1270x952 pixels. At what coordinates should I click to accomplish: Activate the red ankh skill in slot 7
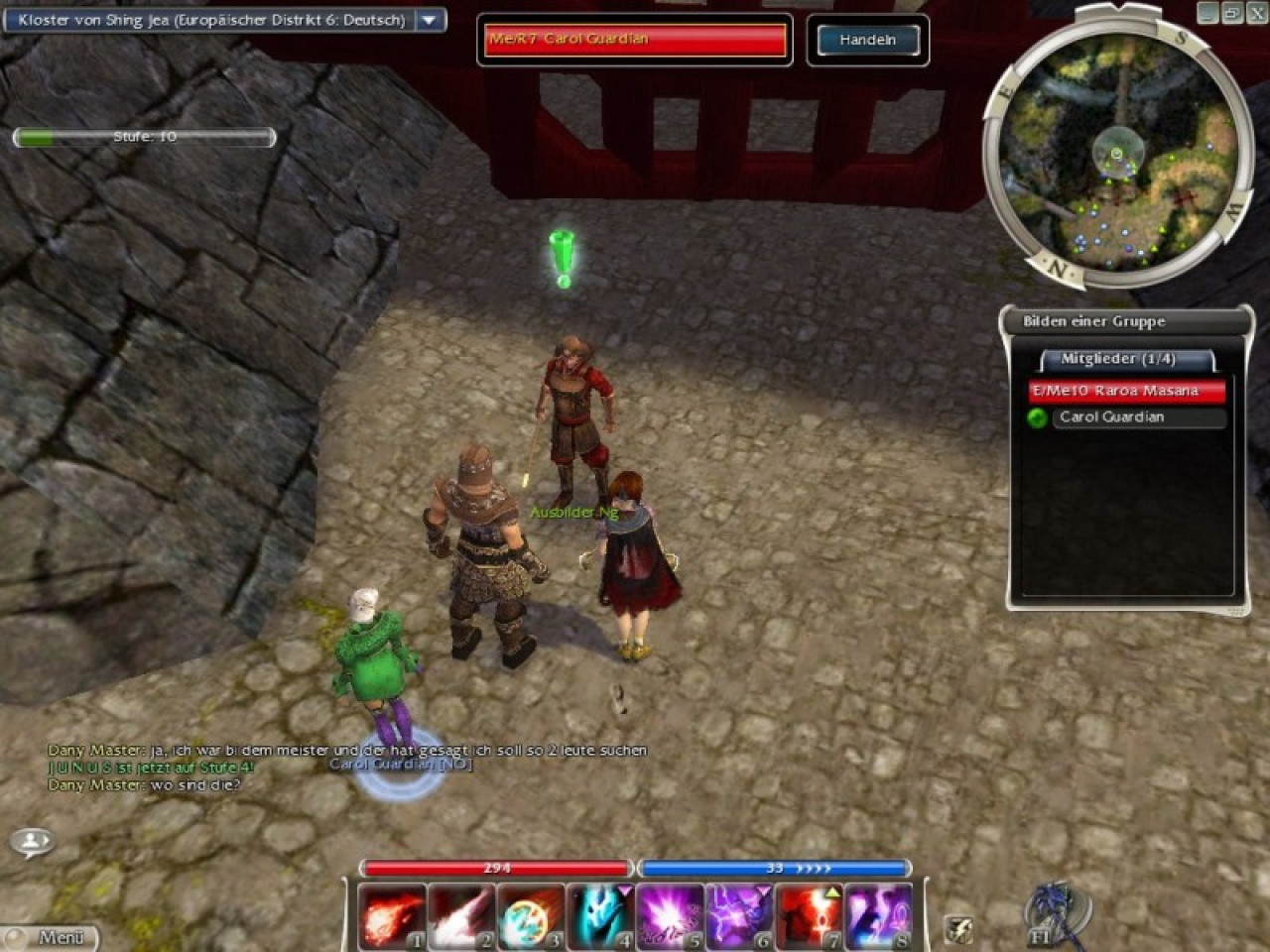809,914
